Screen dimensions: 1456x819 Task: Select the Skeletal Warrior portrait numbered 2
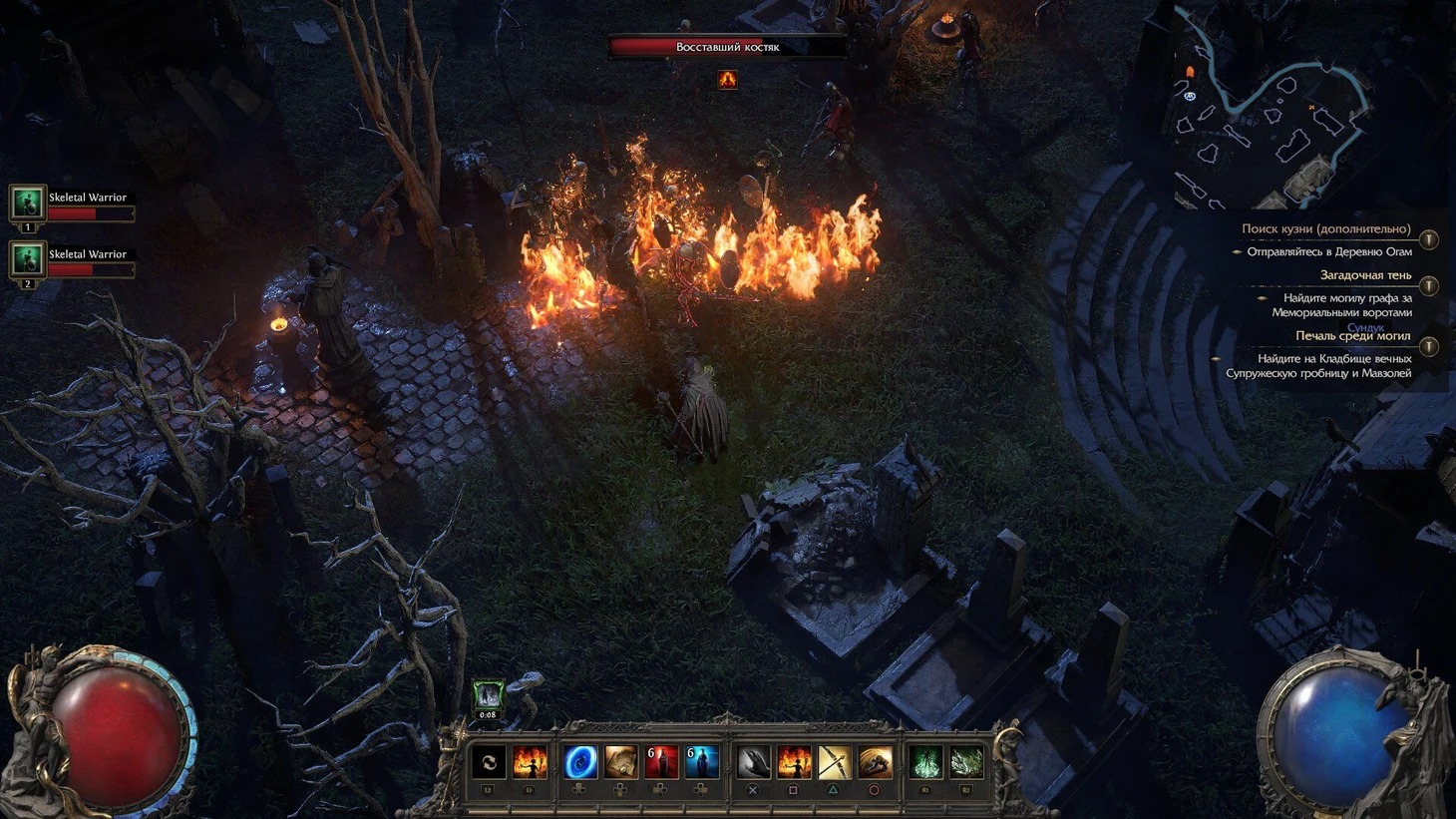(x=27, y=259)
